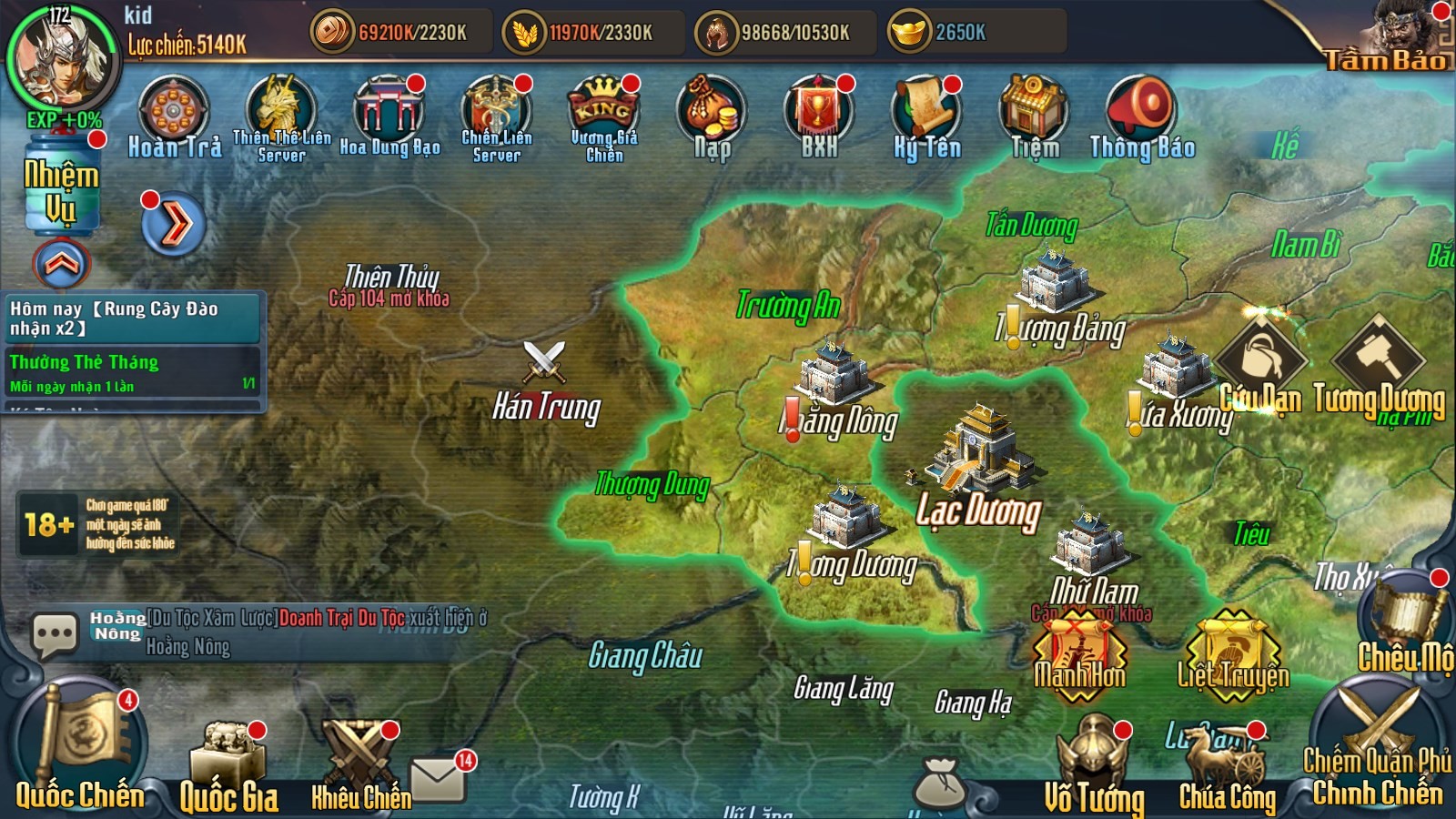Open the Nhiệm Vụ quest panel
The width and height of the screenshot is (1456, 819).
click(x=61, y=187)
